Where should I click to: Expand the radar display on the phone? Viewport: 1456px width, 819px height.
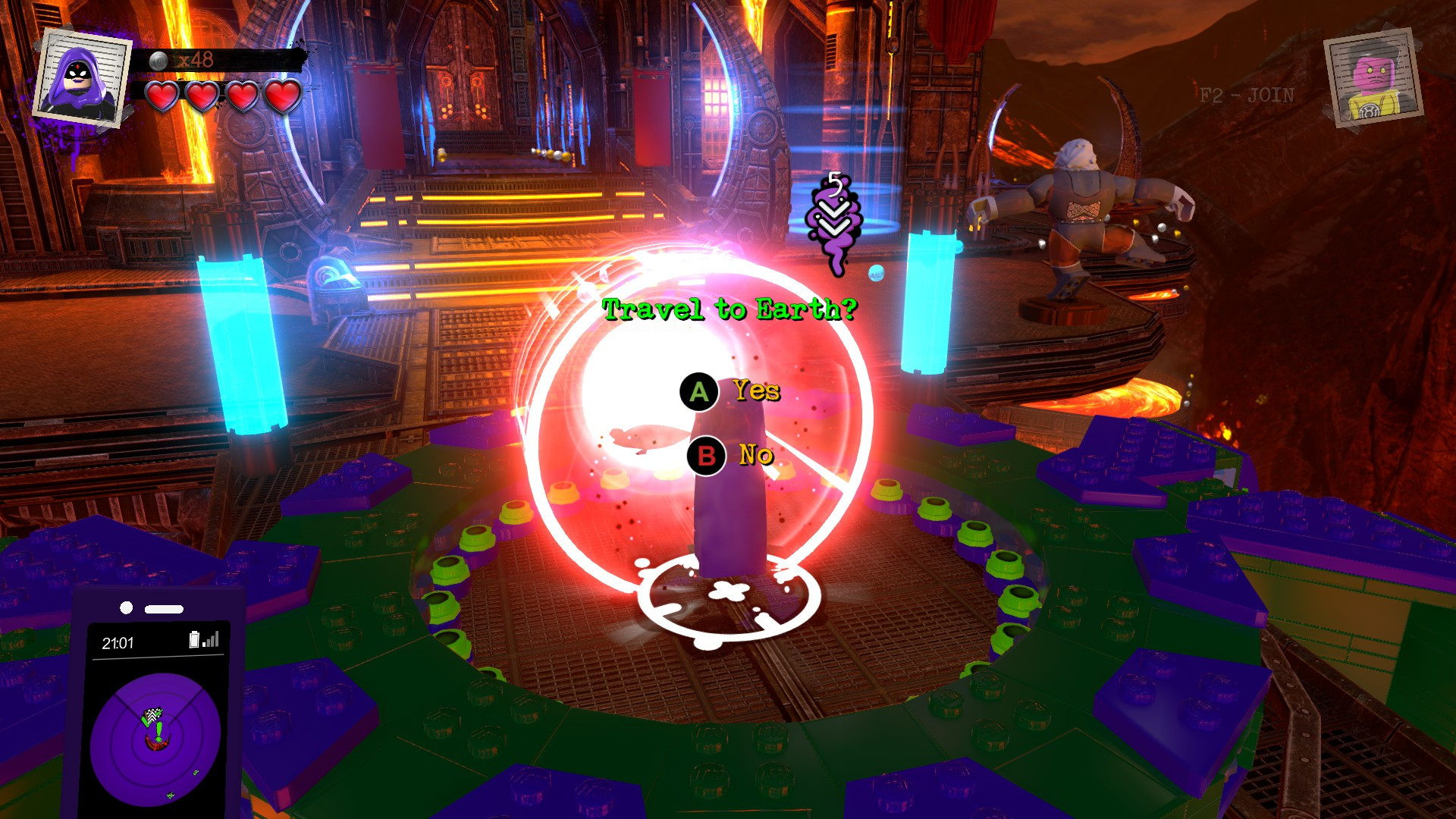click(x=155, y=739)
